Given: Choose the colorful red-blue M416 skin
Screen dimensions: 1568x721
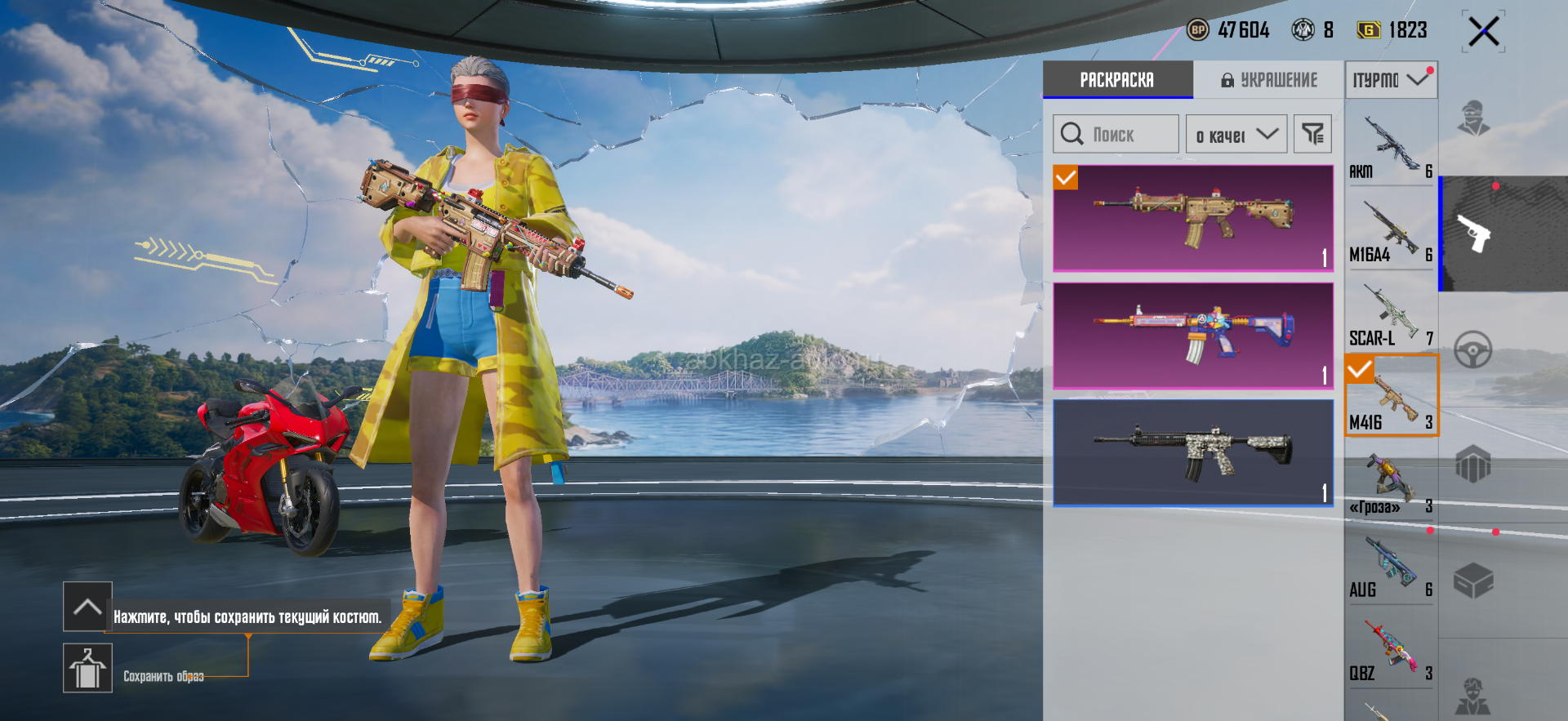Looking at the screenshot, I should tap(1193, 336).
